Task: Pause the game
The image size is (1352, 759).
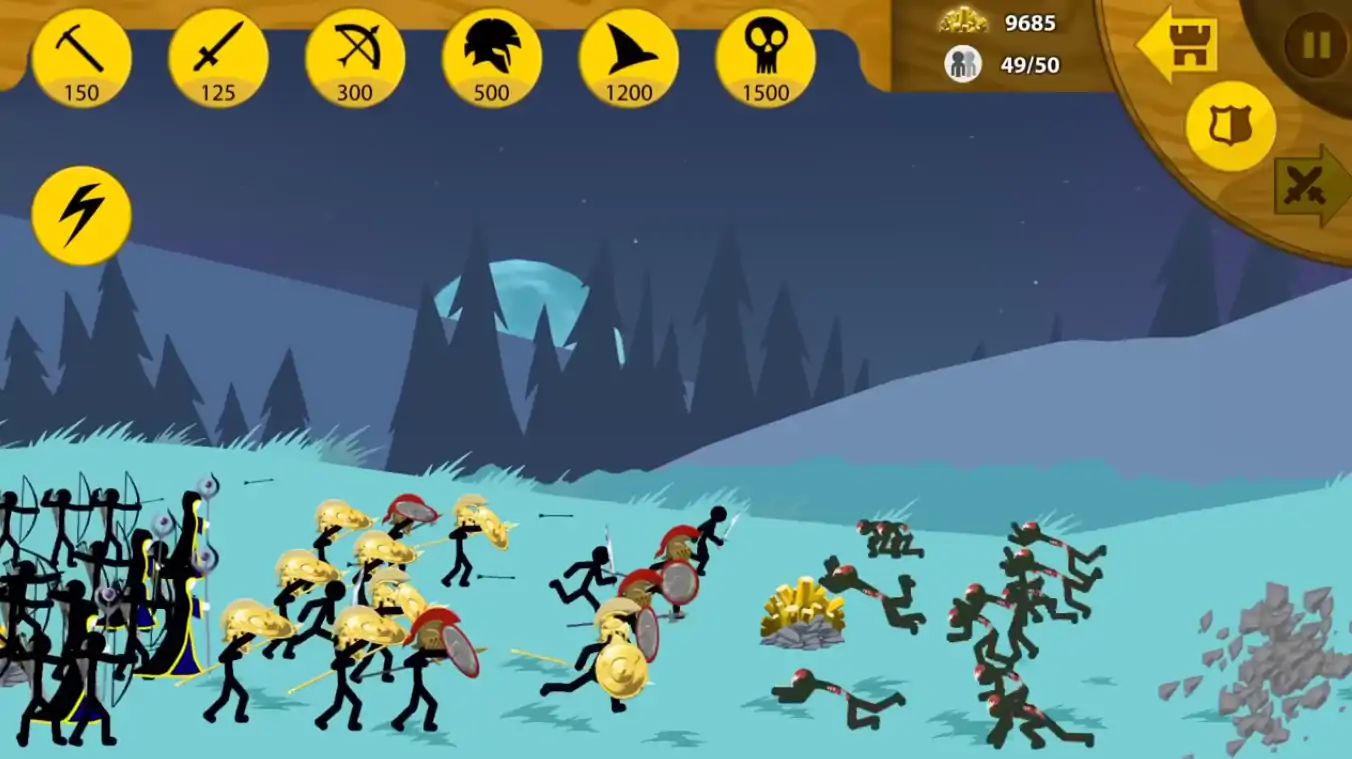Action: tap(1315, 44)
